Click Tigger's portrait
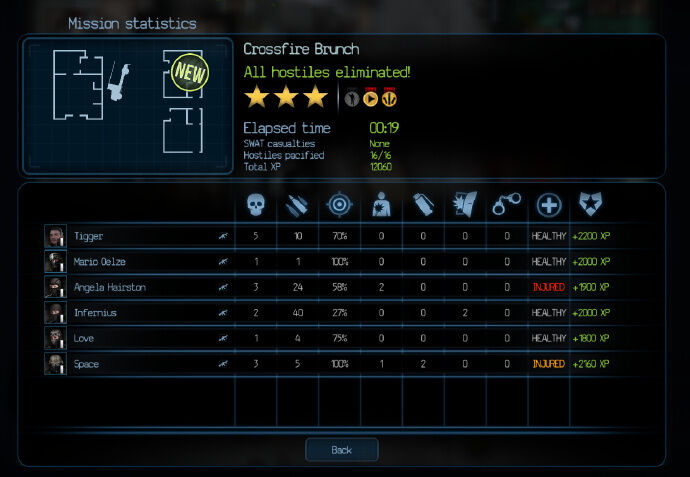The height and width of the screenshot is (477, 690). tap(55, 236)
